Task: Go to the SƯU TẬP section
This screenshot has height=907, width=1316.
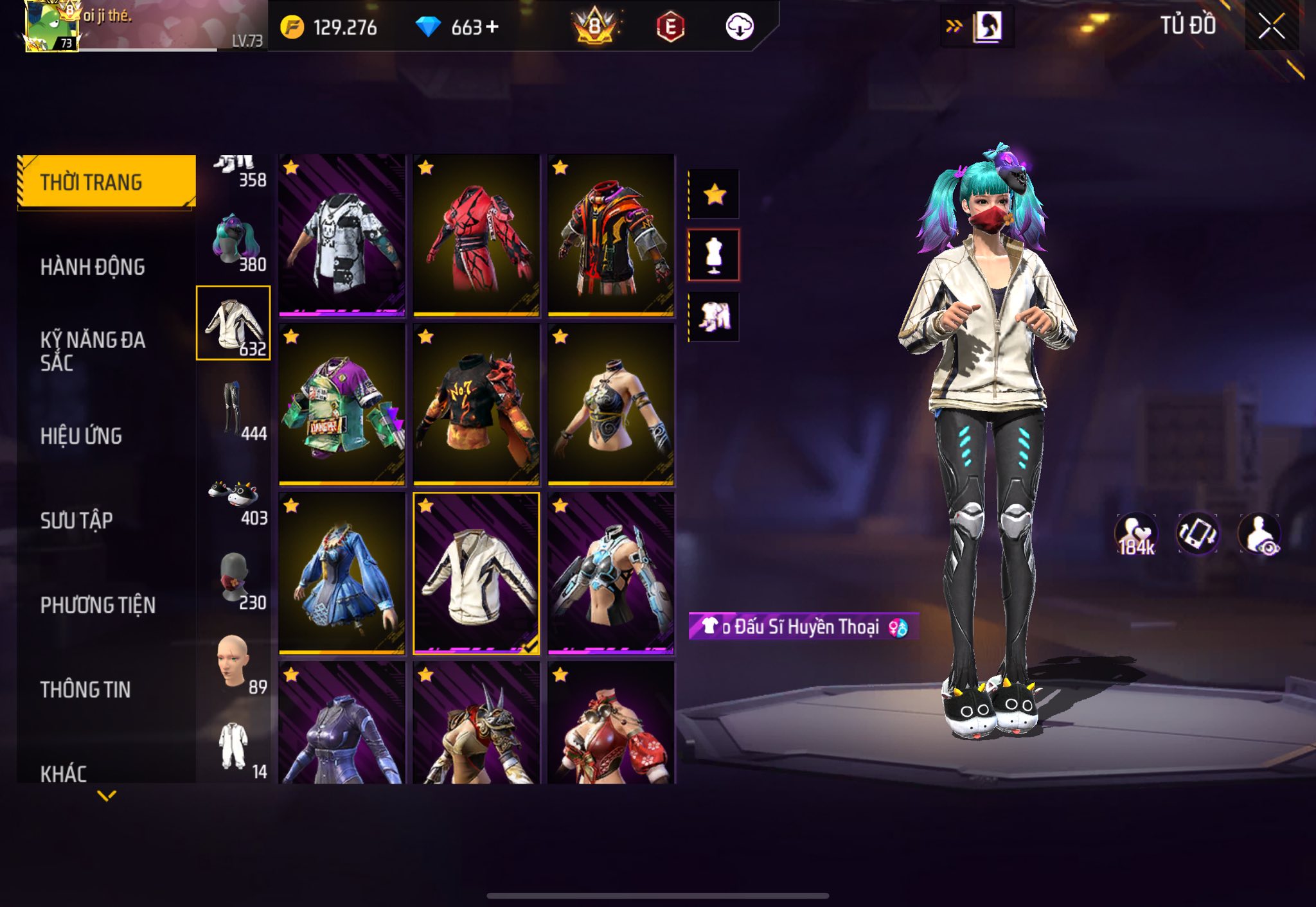Action: coord(76,520)
